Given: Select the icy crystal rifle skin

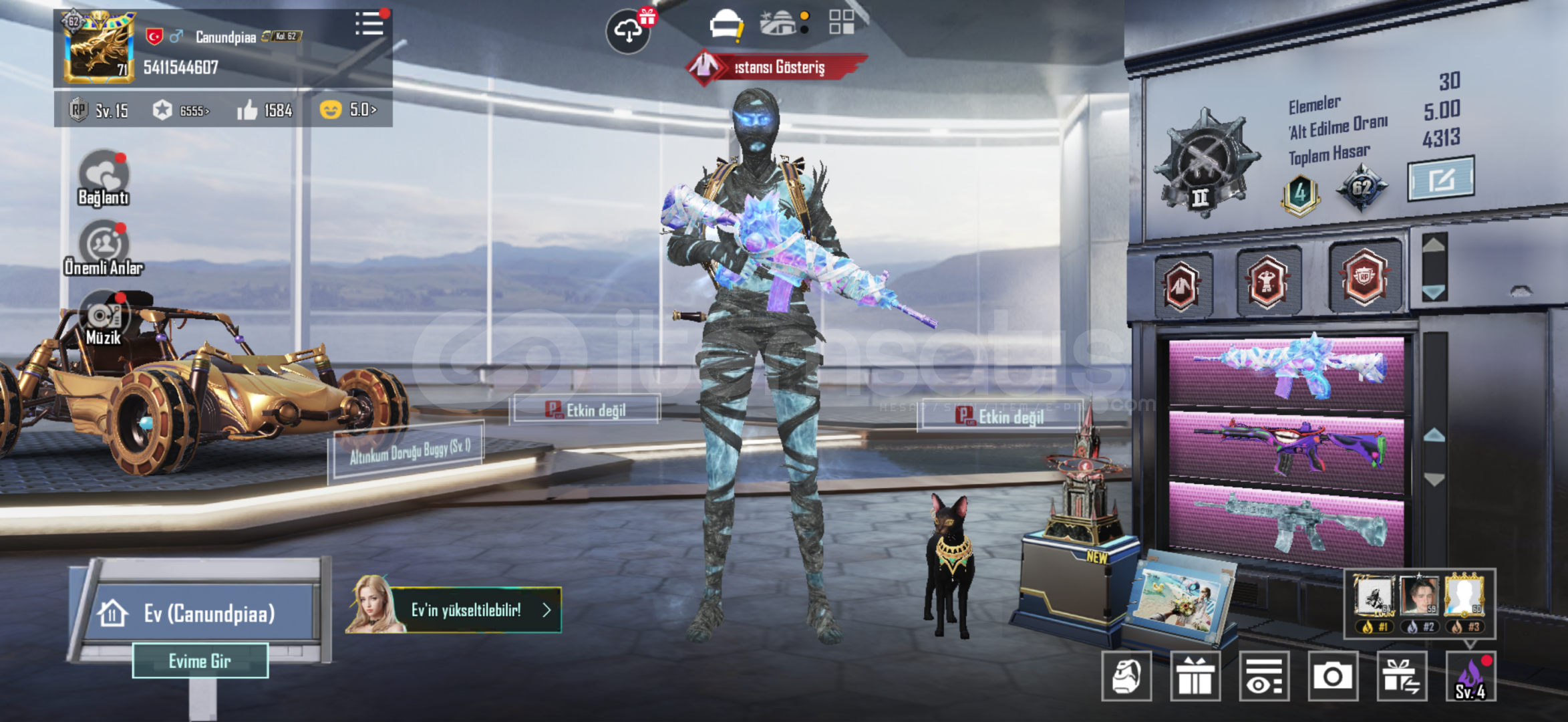Looking at the screenshot, I should [1287, 372].
